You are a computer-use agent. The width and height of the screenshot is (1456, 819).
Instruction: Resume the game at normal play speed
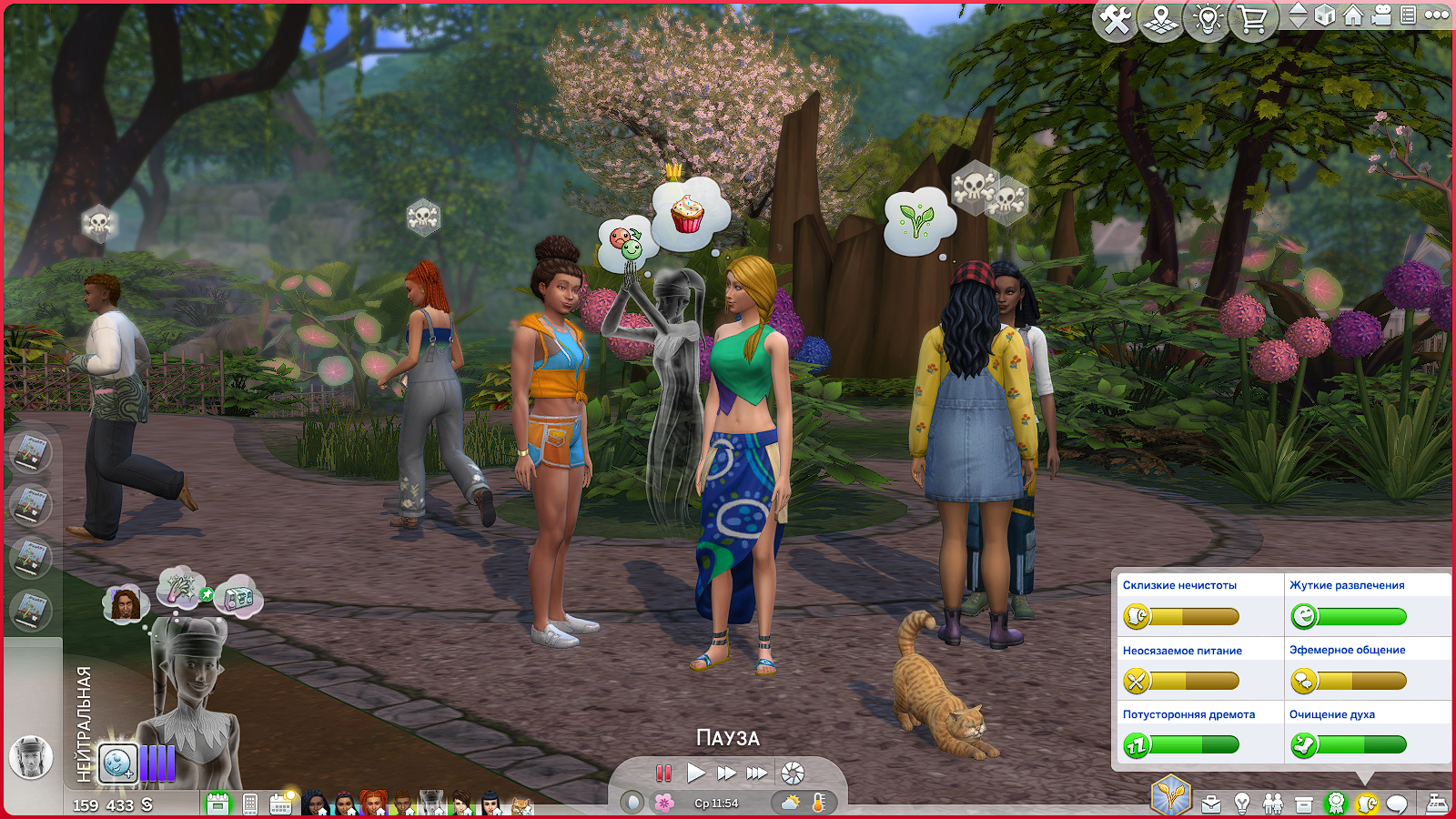pos(696,773)
